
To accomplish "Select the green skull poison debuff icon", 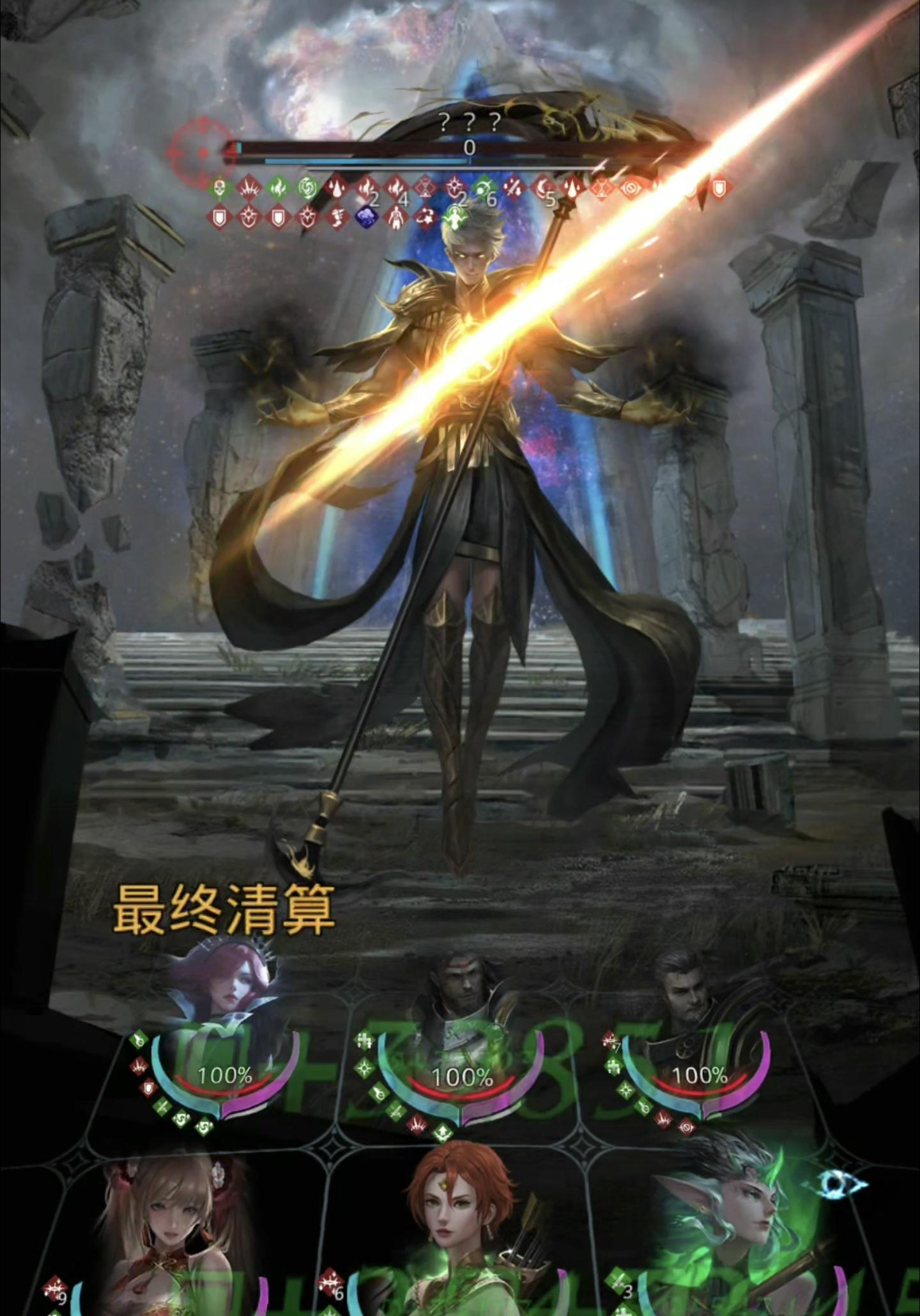I will point(220,186).
